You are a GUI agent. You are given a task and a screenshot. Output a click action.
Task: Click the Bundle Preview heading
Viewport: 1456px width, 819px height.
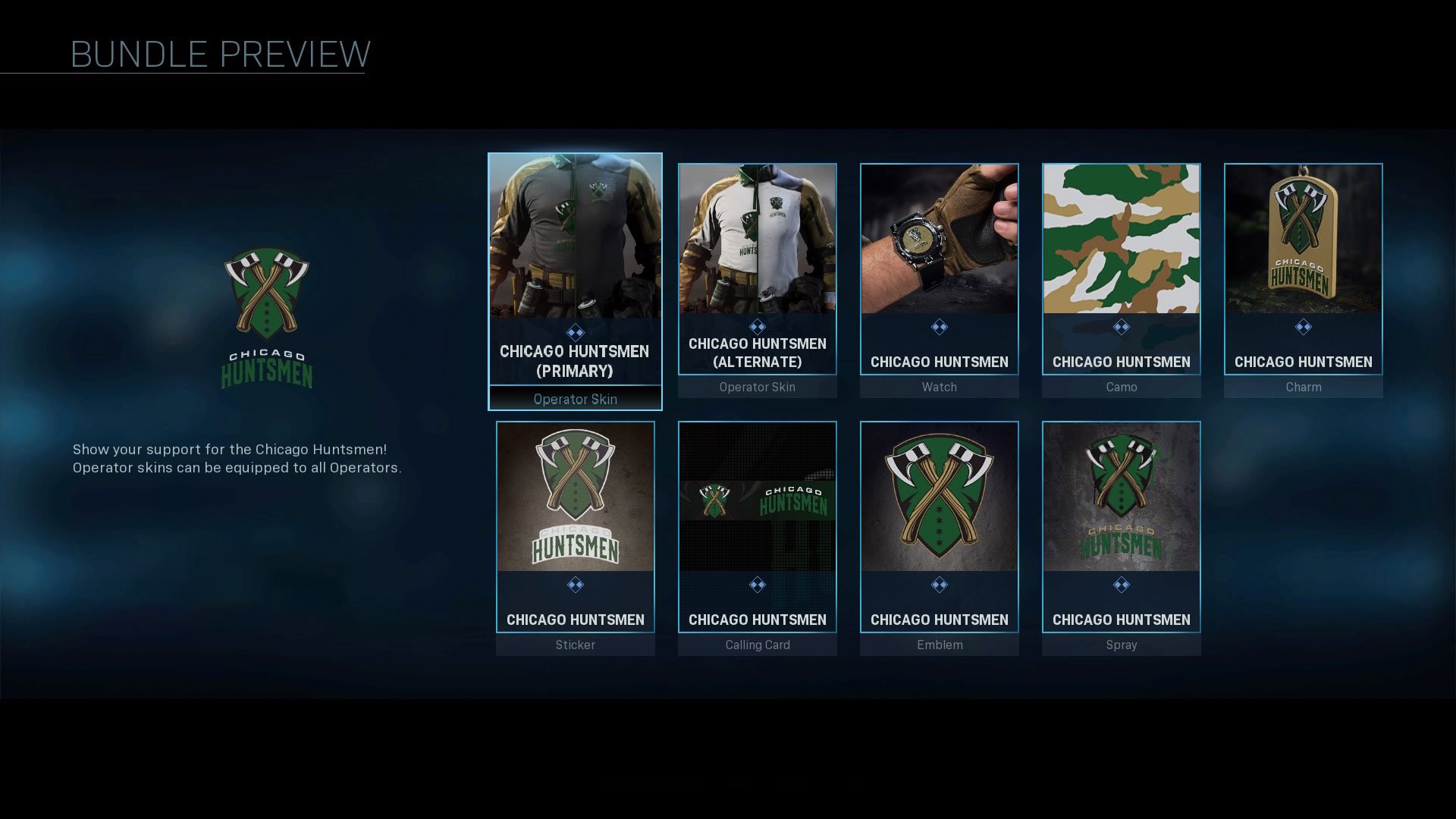pyautogui.click(x=220, y=53)
